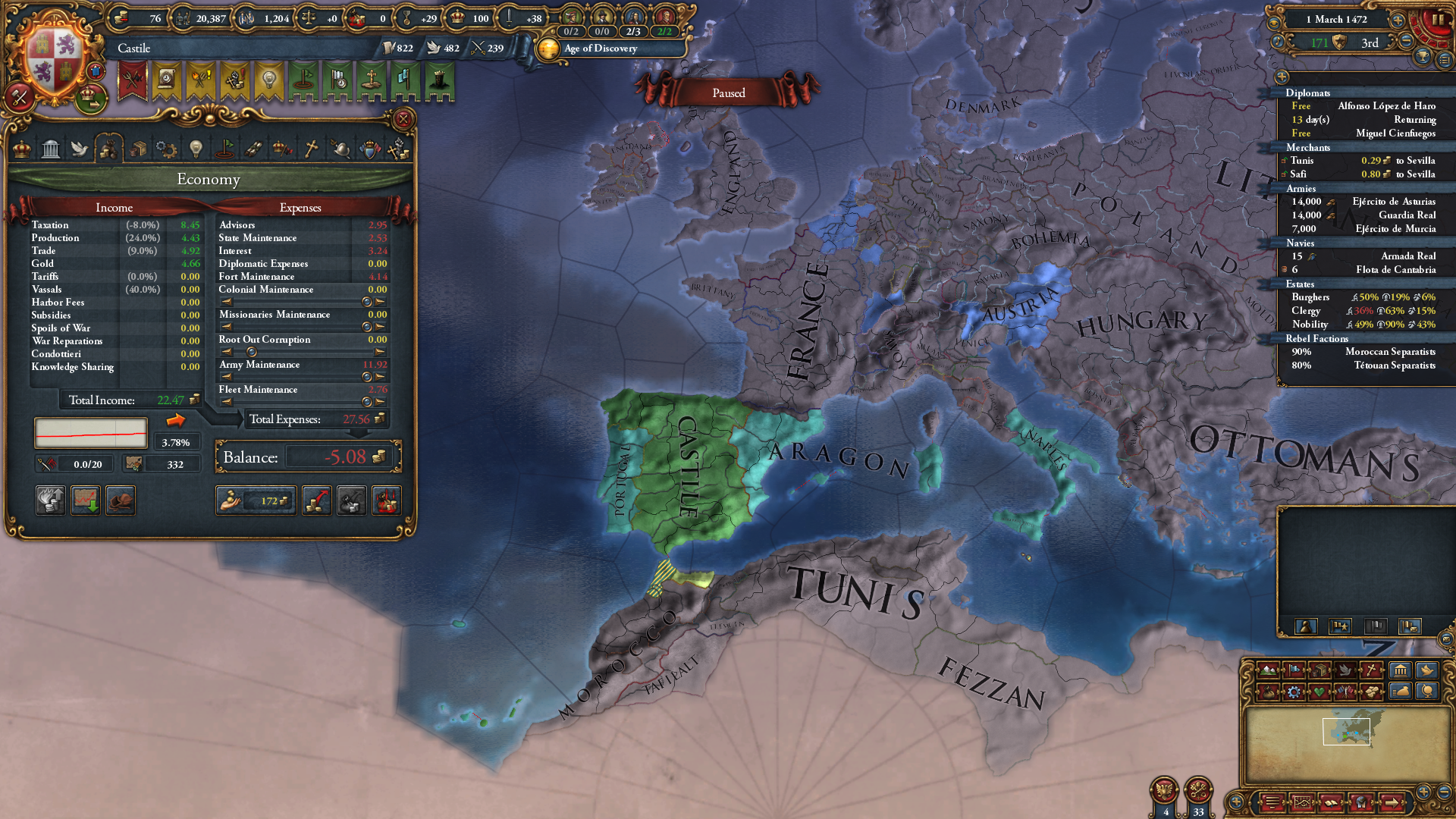The height and width of the screenshot is (819, 1456).
Task: Switch to the Court tab with the crown icon
Action: (x=20, y=149)
